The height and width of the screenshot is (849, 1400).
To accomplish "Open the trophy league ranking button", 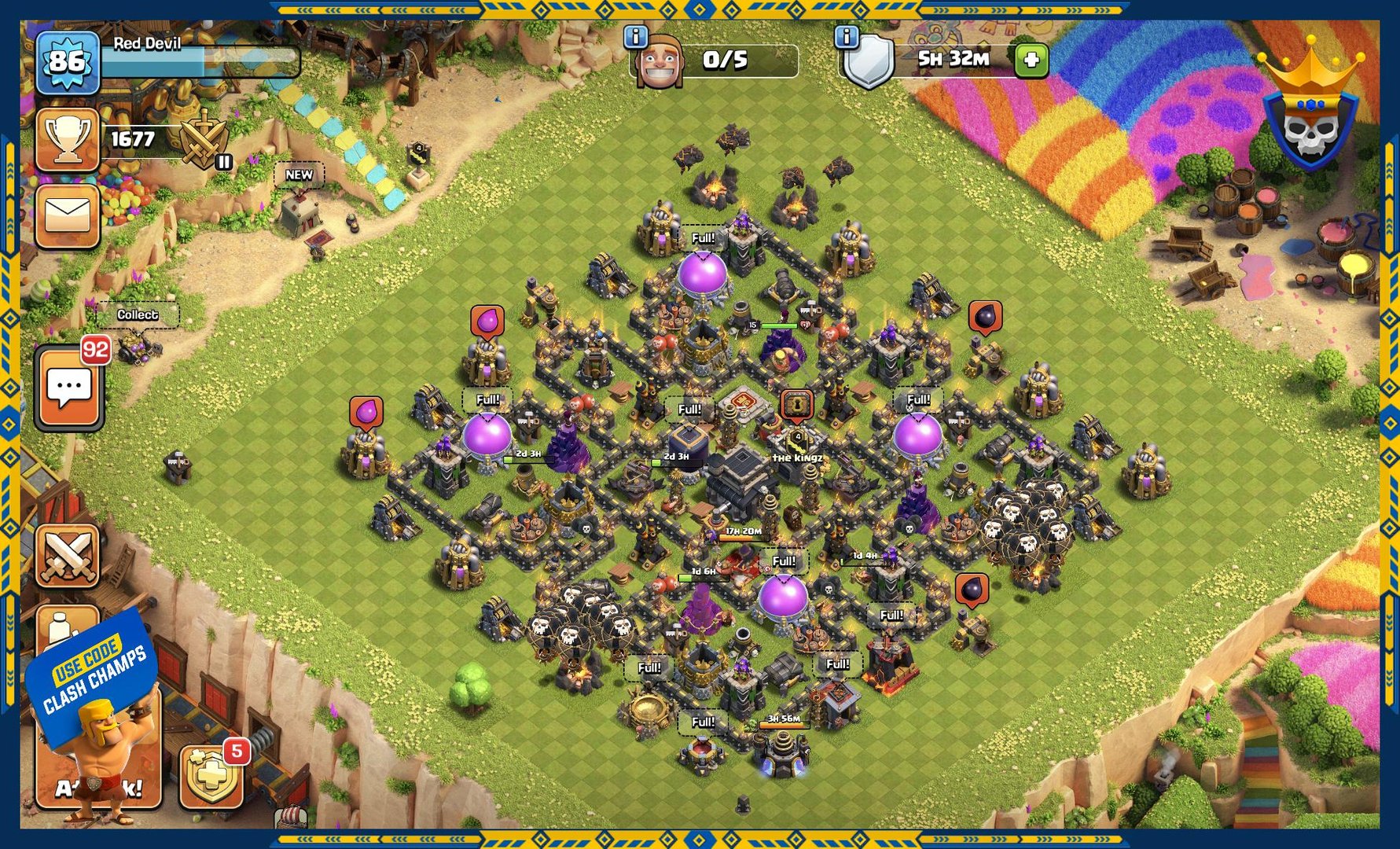I will coord(67,140).
